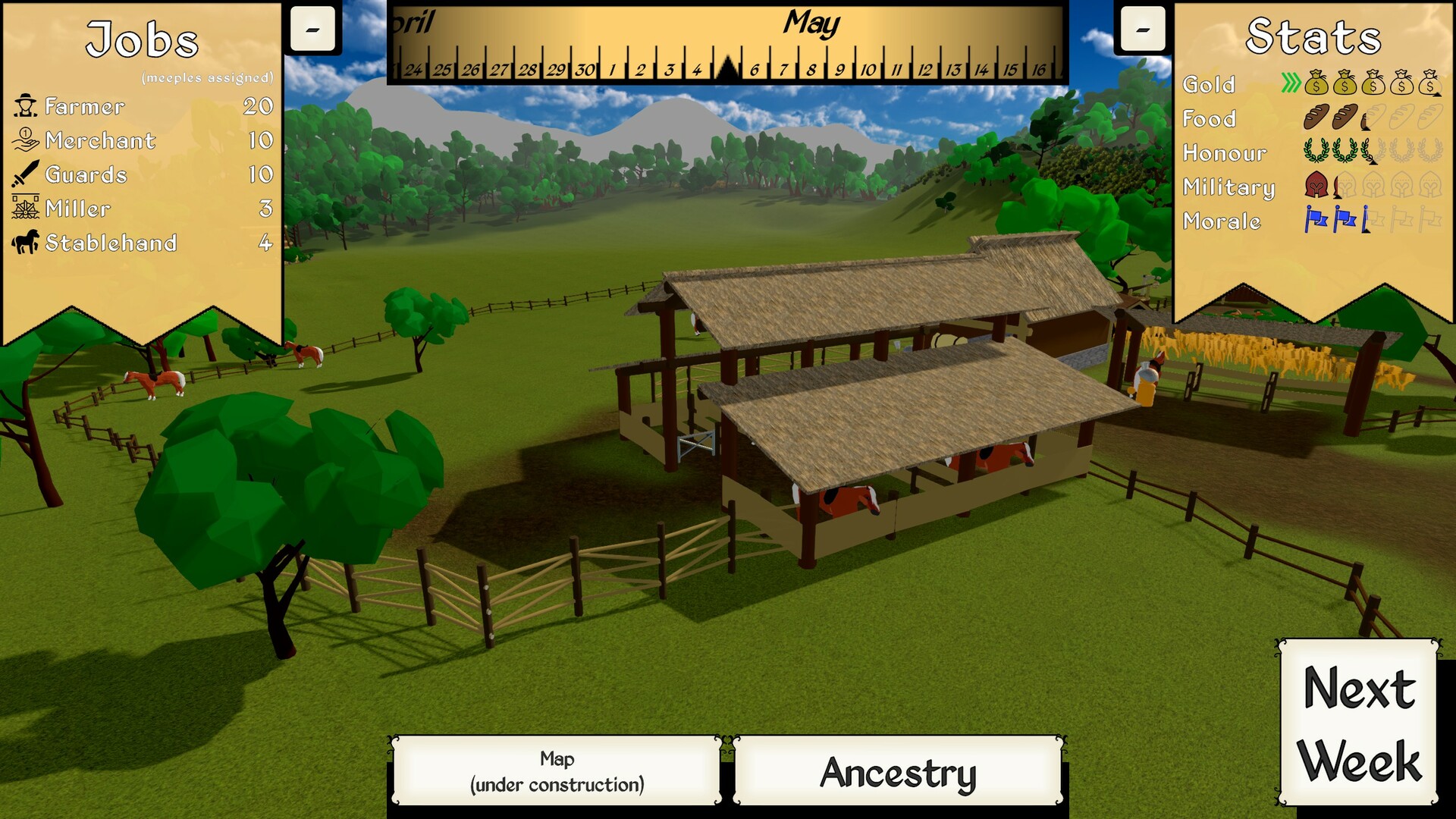Select the Merchant job row

point(143,140)
